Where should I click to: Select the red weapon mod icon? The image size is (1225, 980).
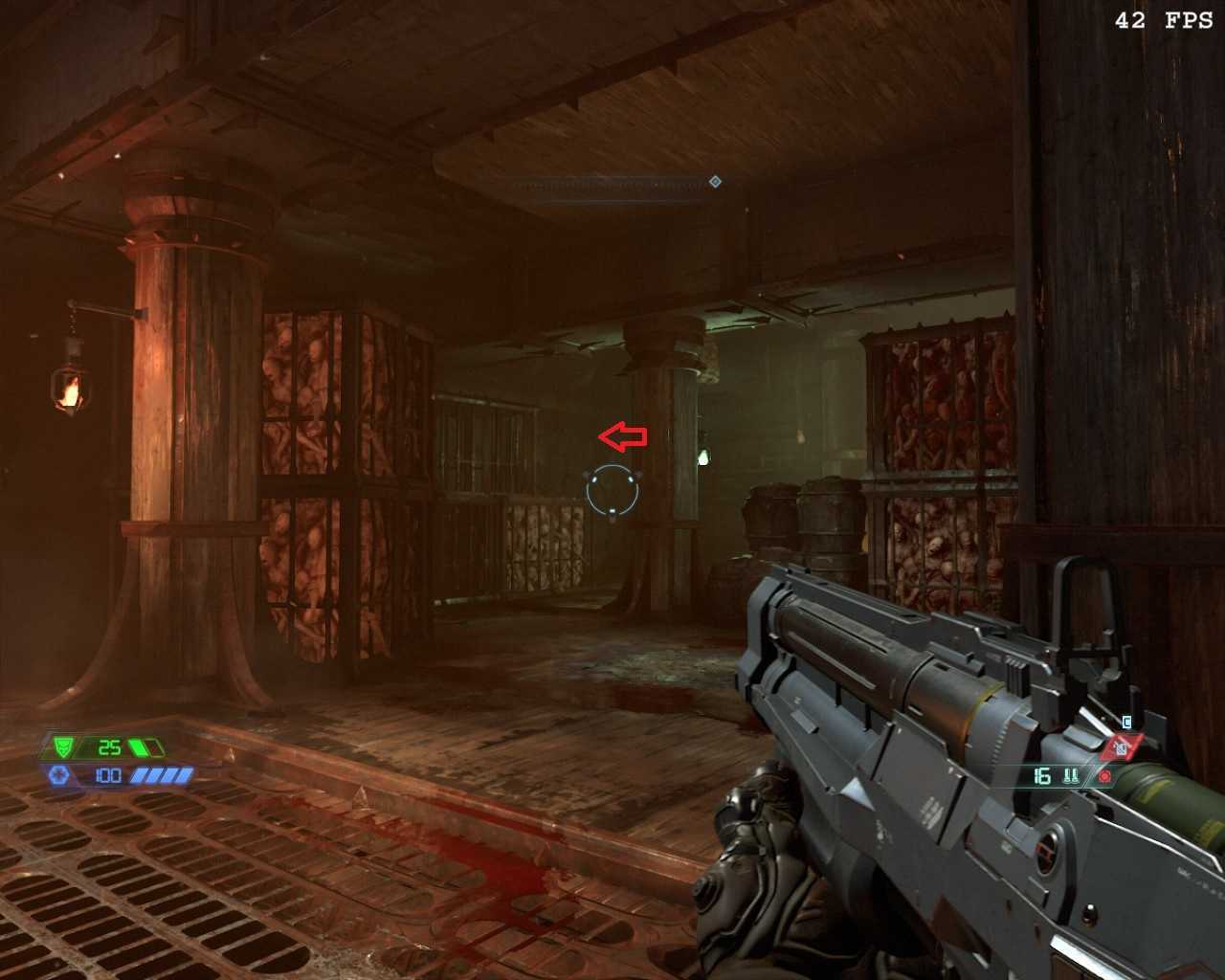click(x=1121, y=746)
